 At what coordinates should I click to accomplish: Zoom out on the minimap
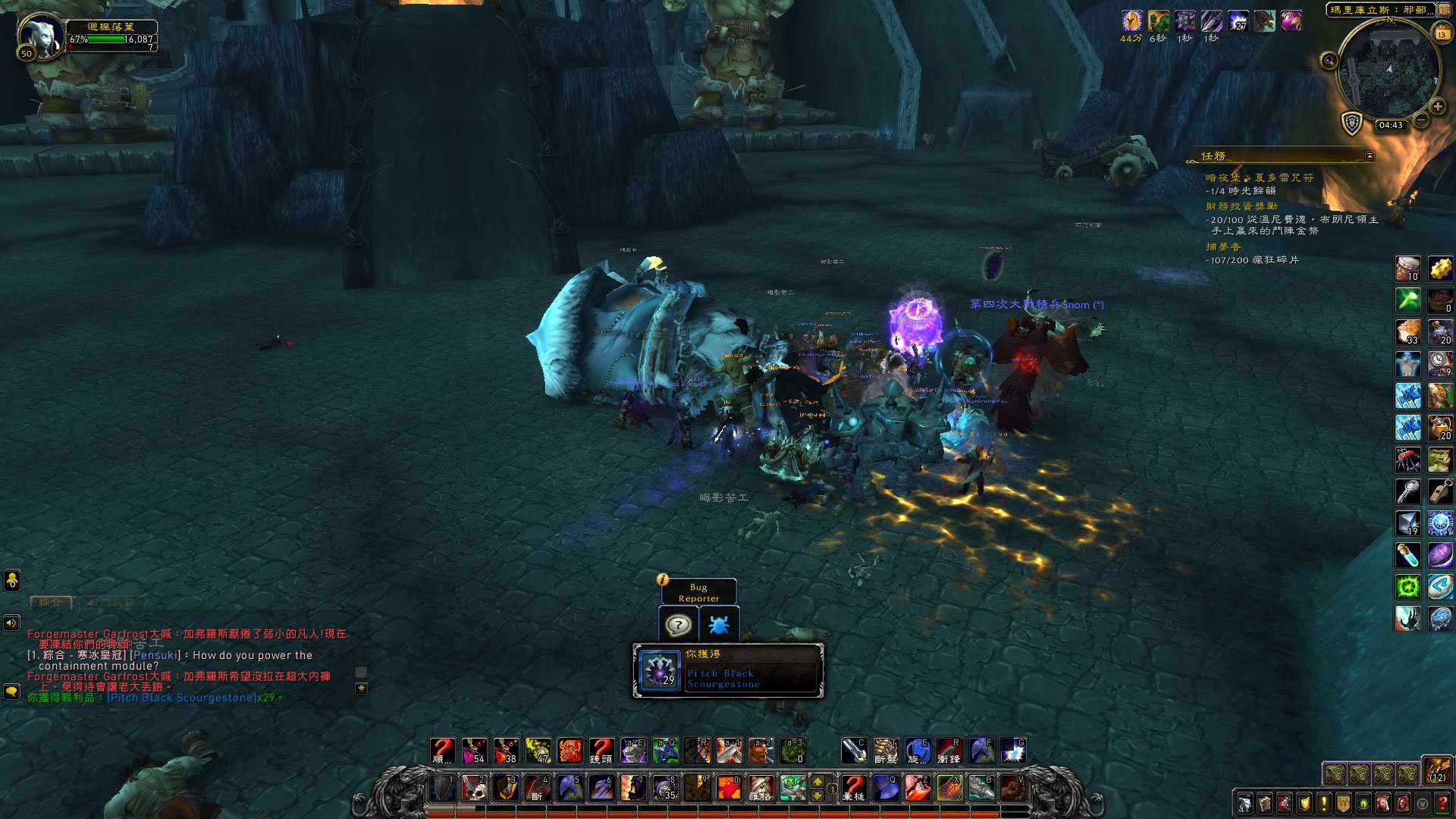1422,121
